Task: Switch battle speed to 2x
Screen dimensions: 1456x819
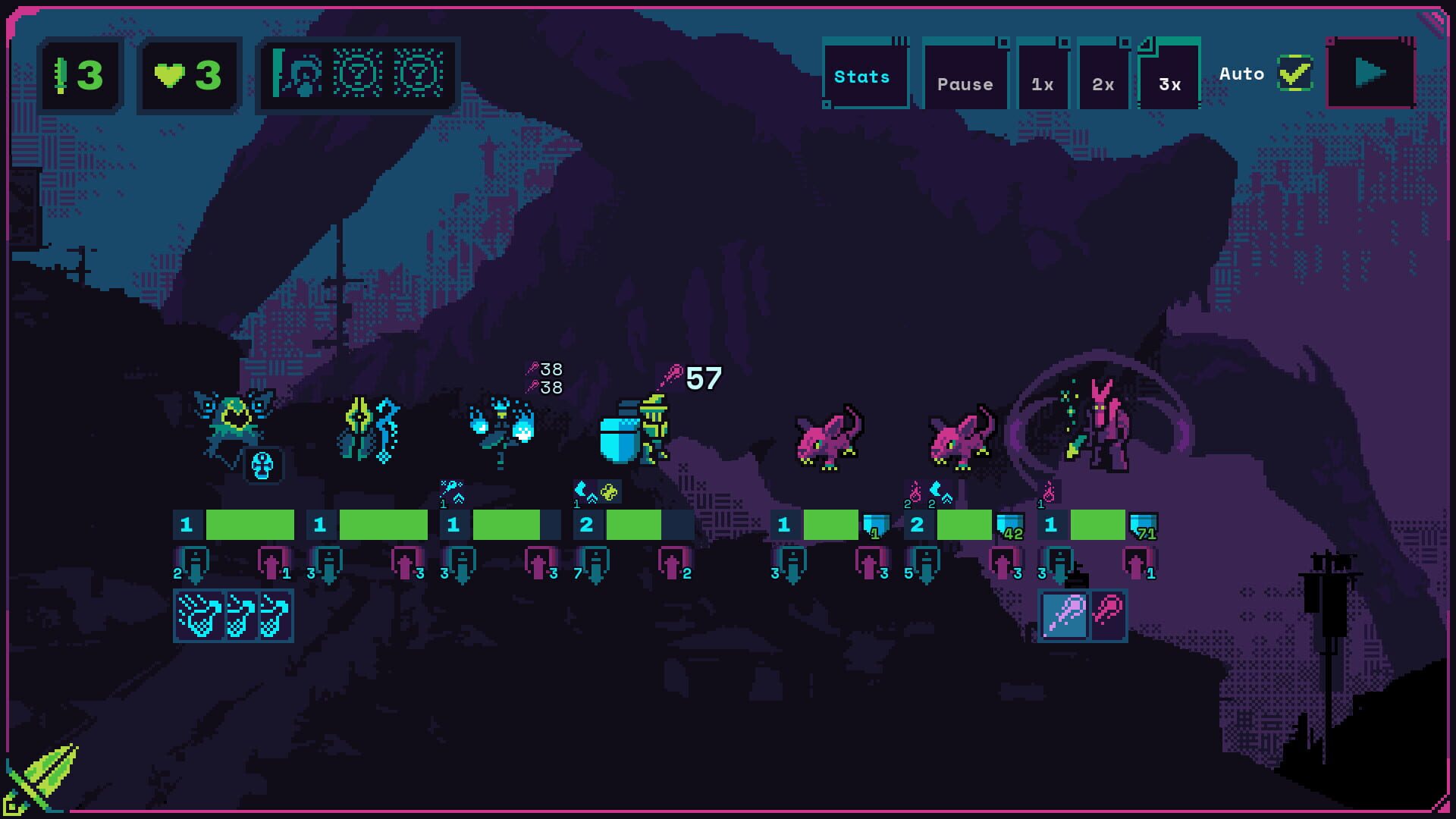Action: tap(1103, 83)
